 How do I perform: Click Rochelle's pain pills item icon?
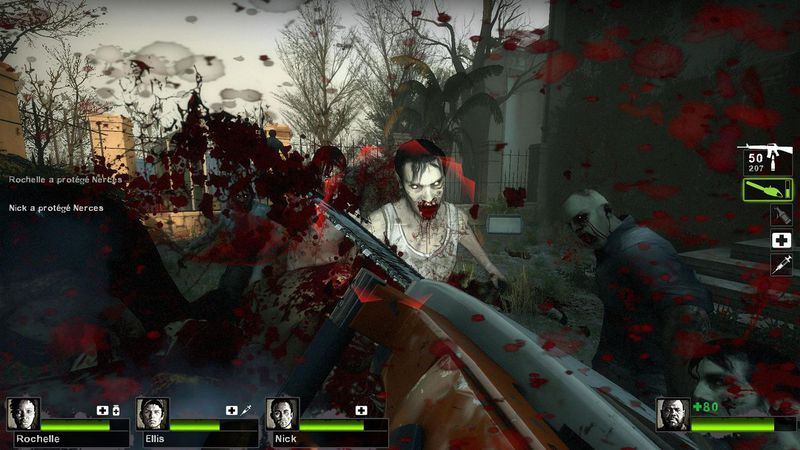coord(115,410)
